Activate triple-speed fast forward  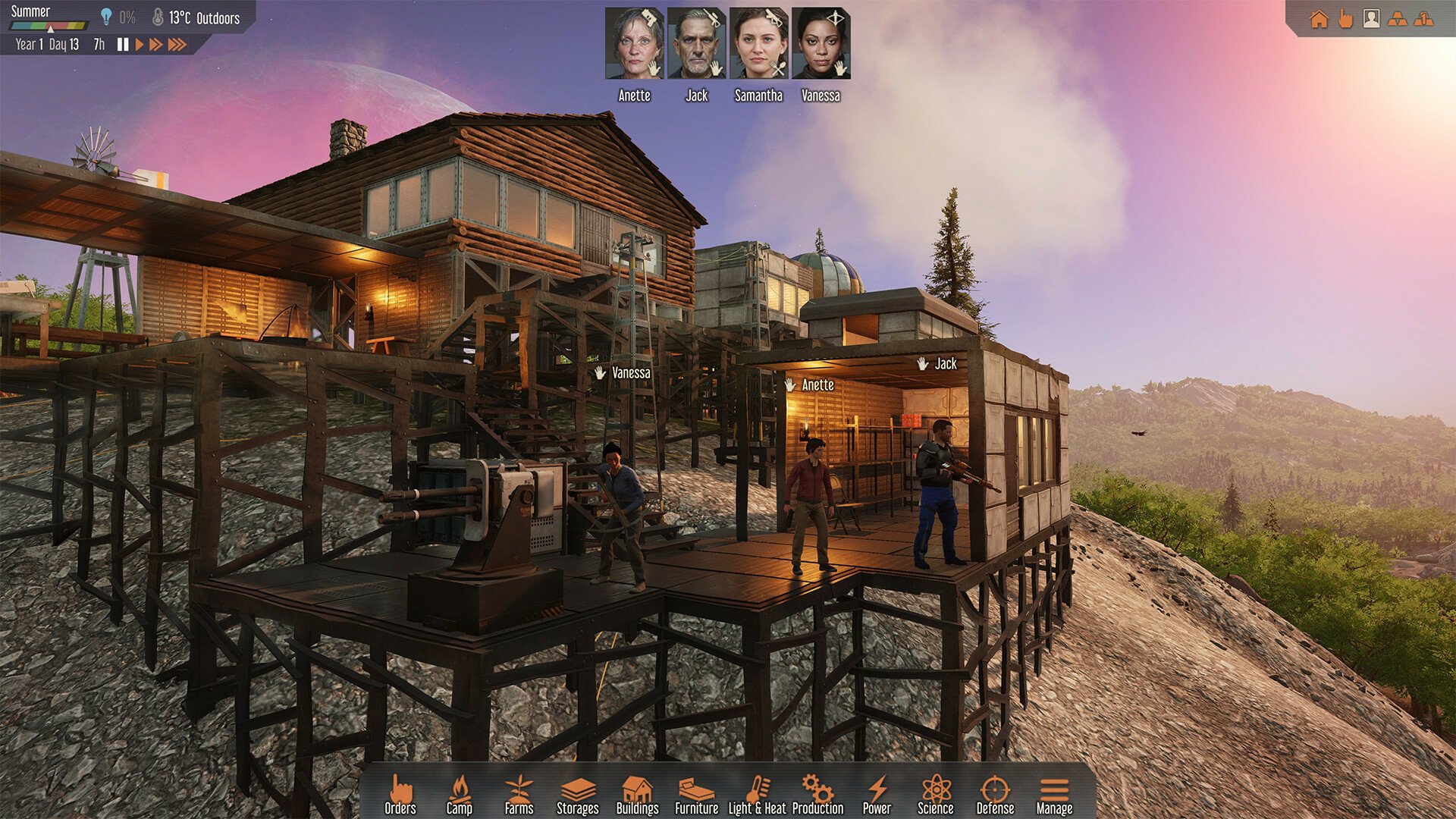click(176, 44)
